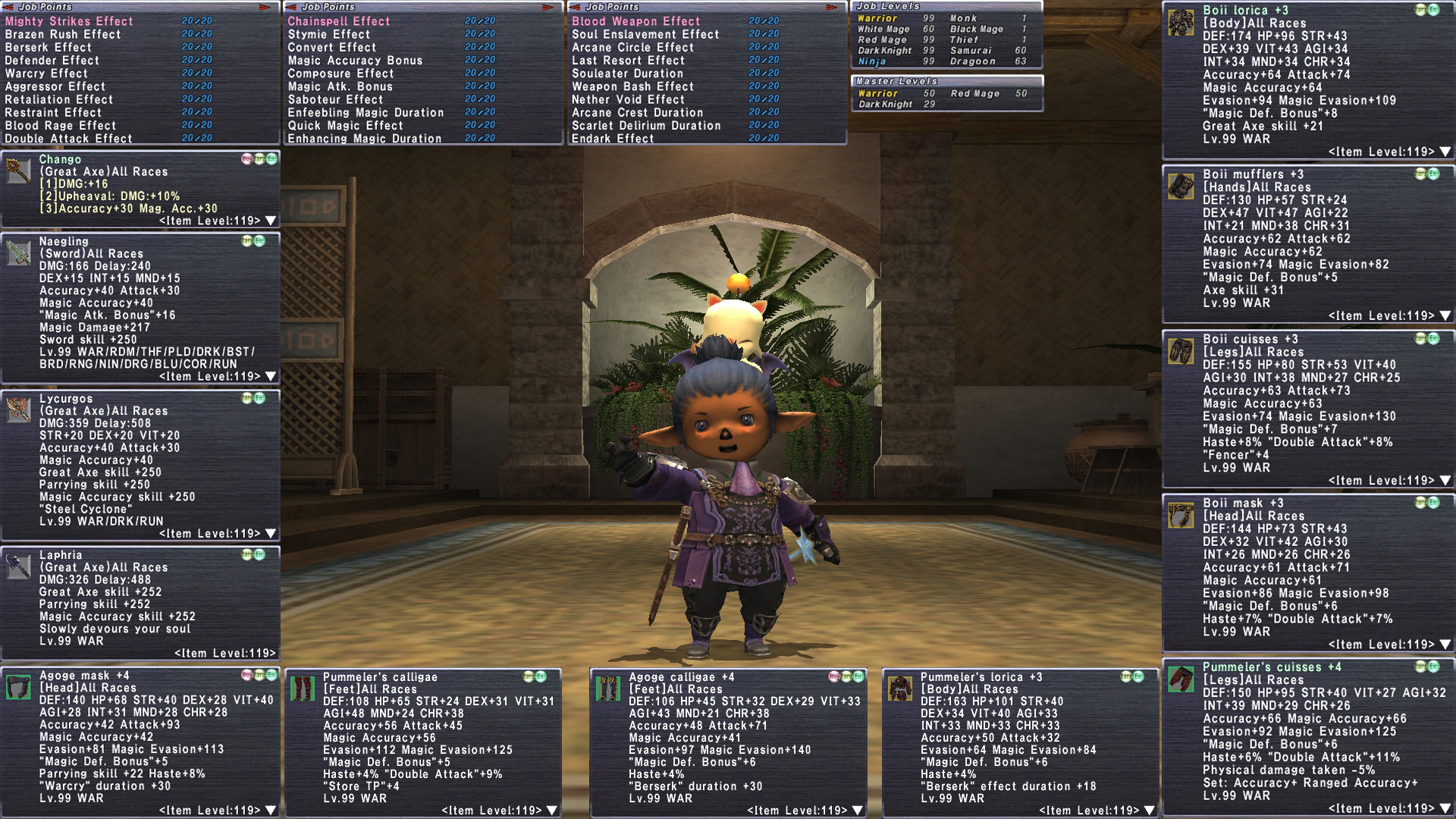Select the Pummeler's calligae icon
1456x819 pixels.
click(303, 689)
